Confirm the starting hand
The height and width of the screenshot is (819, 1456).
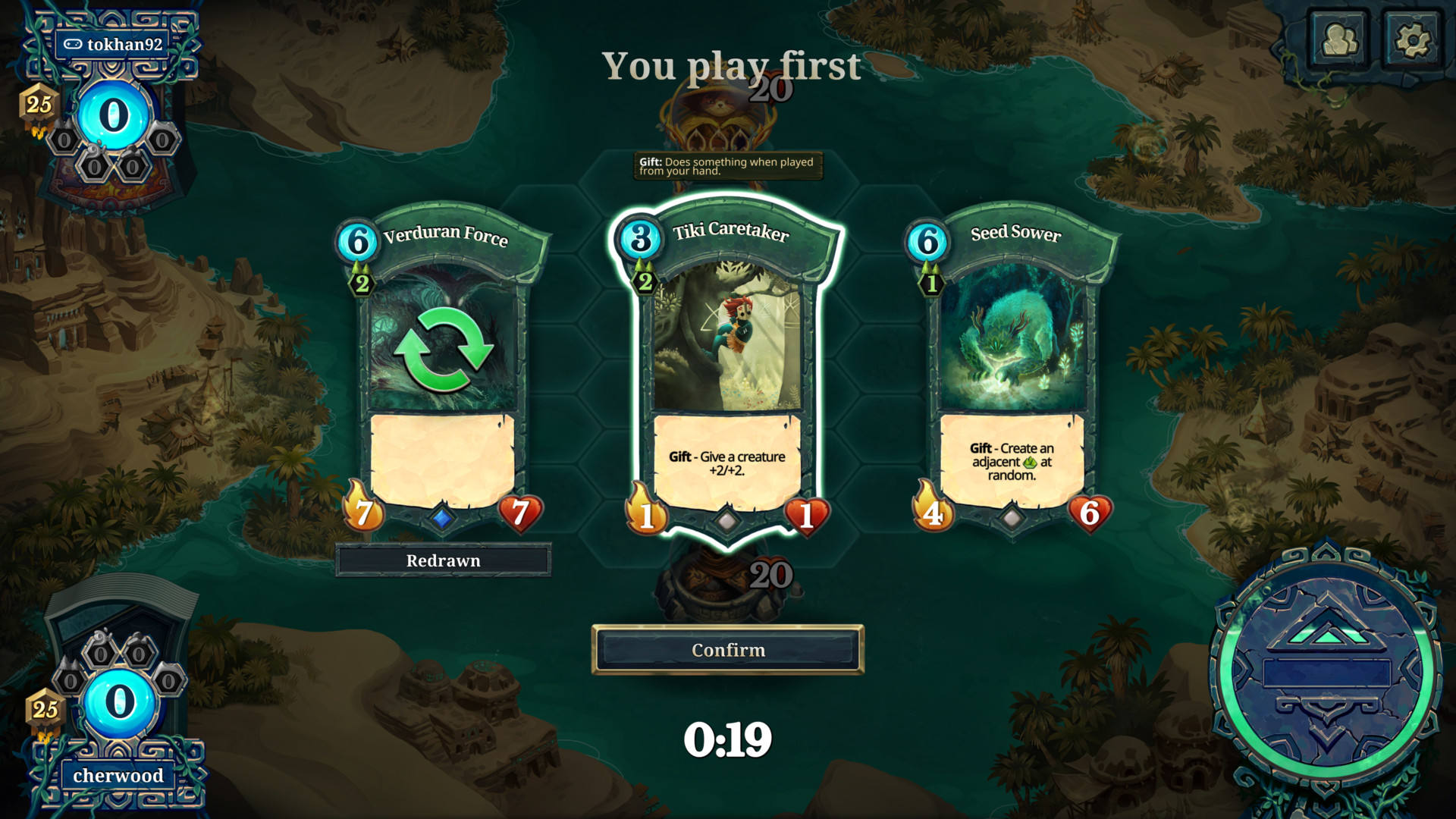click(727, 650)
